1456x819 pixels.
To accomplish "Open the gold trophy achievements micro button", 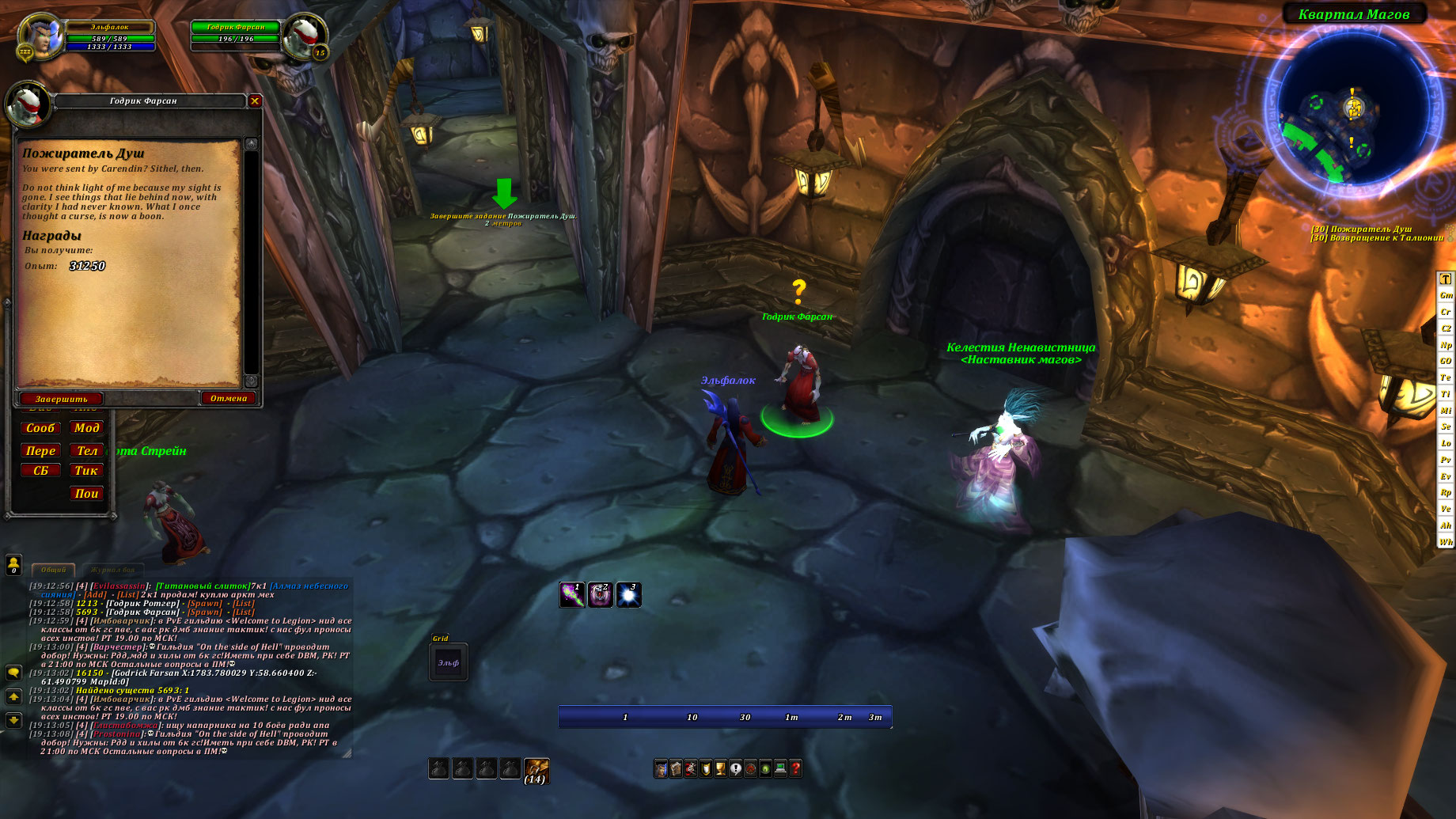I will tap(720, 768).
